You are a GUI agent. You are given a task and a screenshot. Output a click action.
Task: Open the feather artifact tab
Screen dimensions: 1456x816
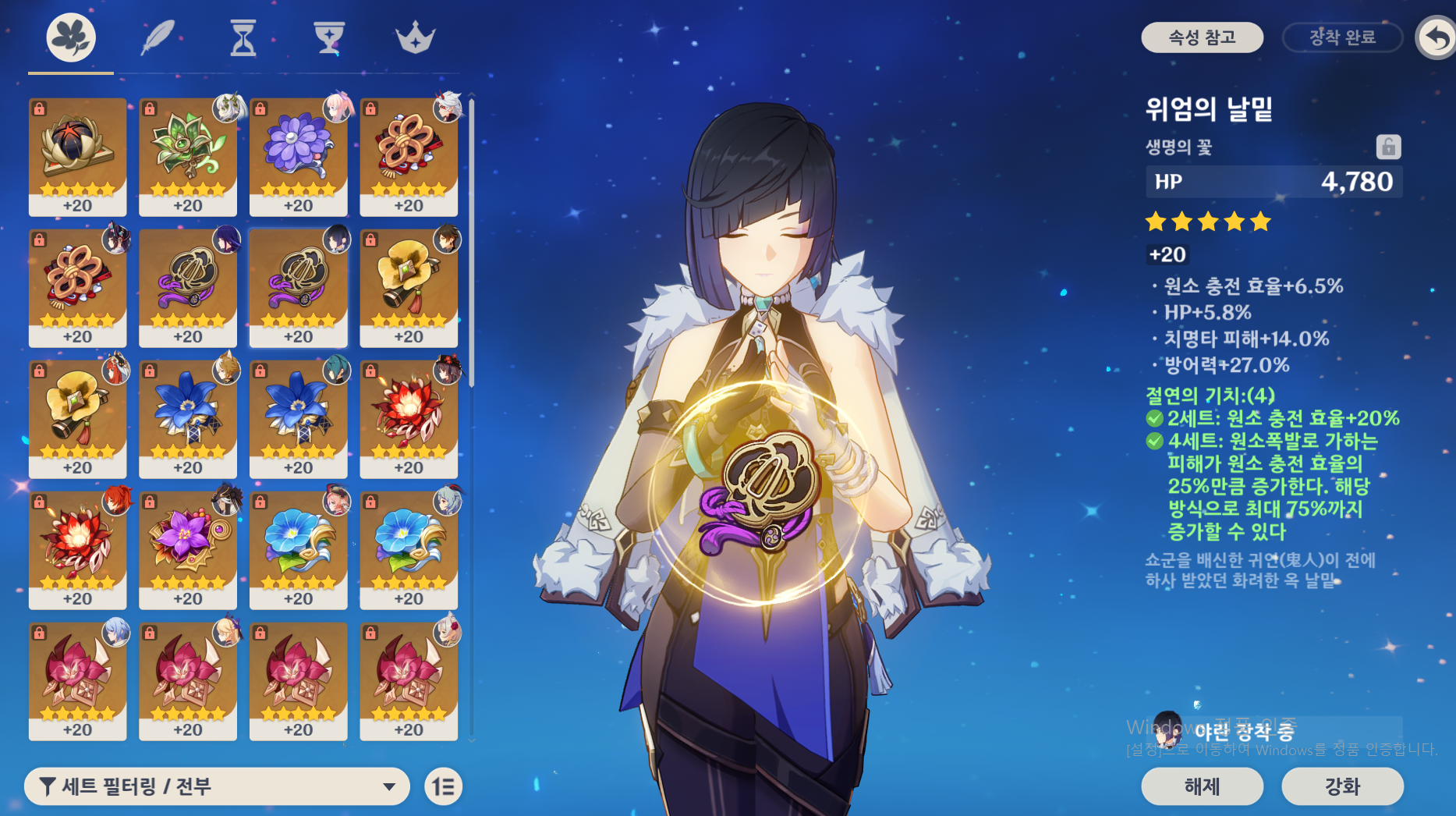coord(158,37)
